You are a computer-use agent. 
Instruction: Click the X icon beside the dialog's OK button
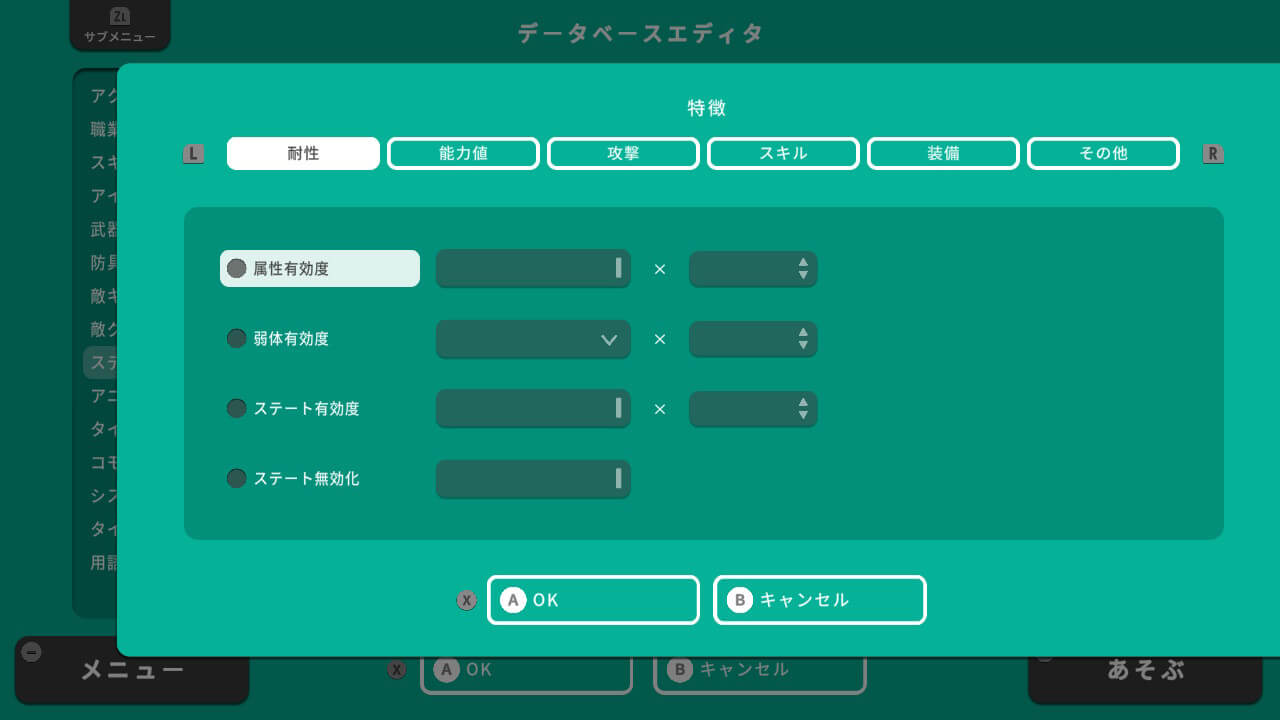(466, 600)
